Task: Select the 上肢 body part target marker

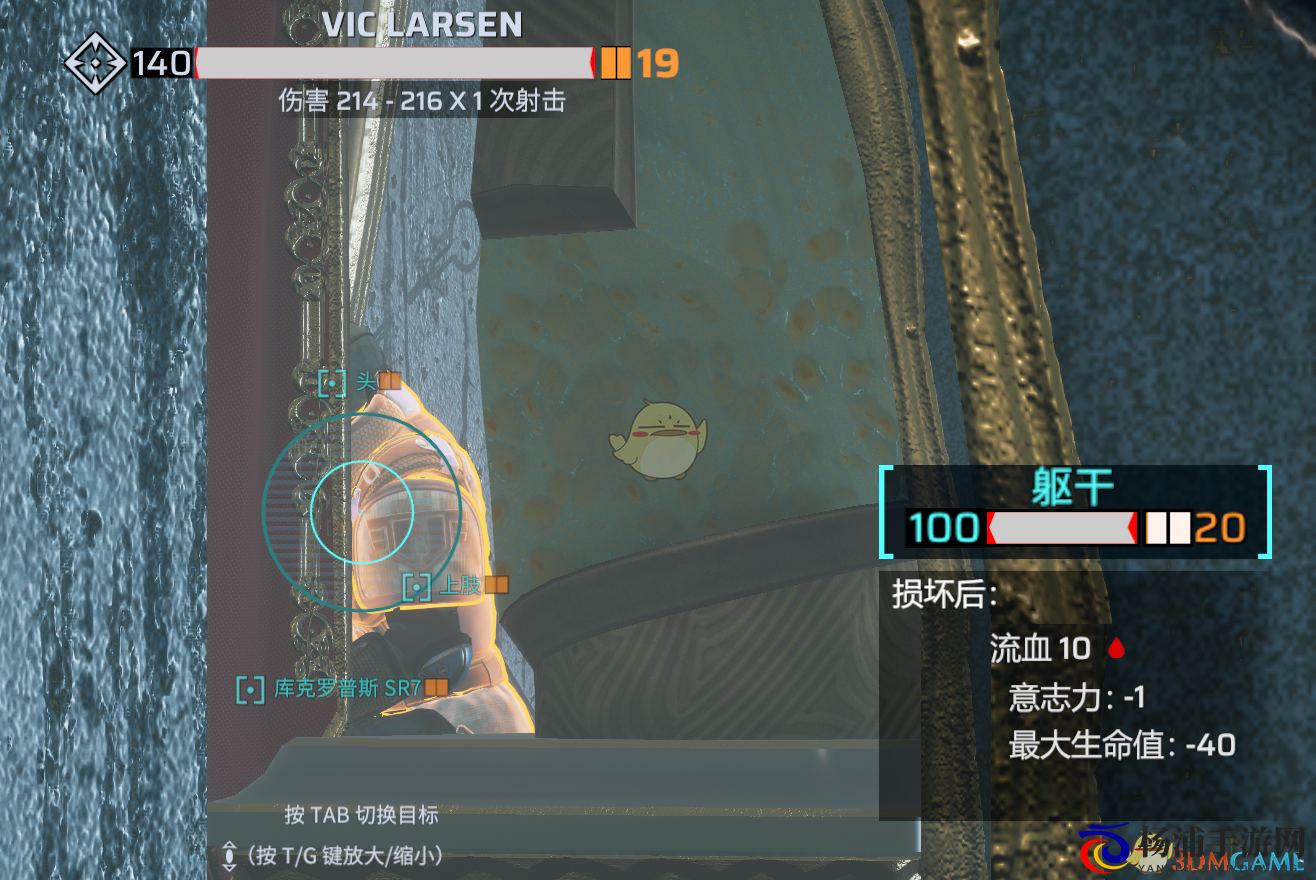Action: 416,587
